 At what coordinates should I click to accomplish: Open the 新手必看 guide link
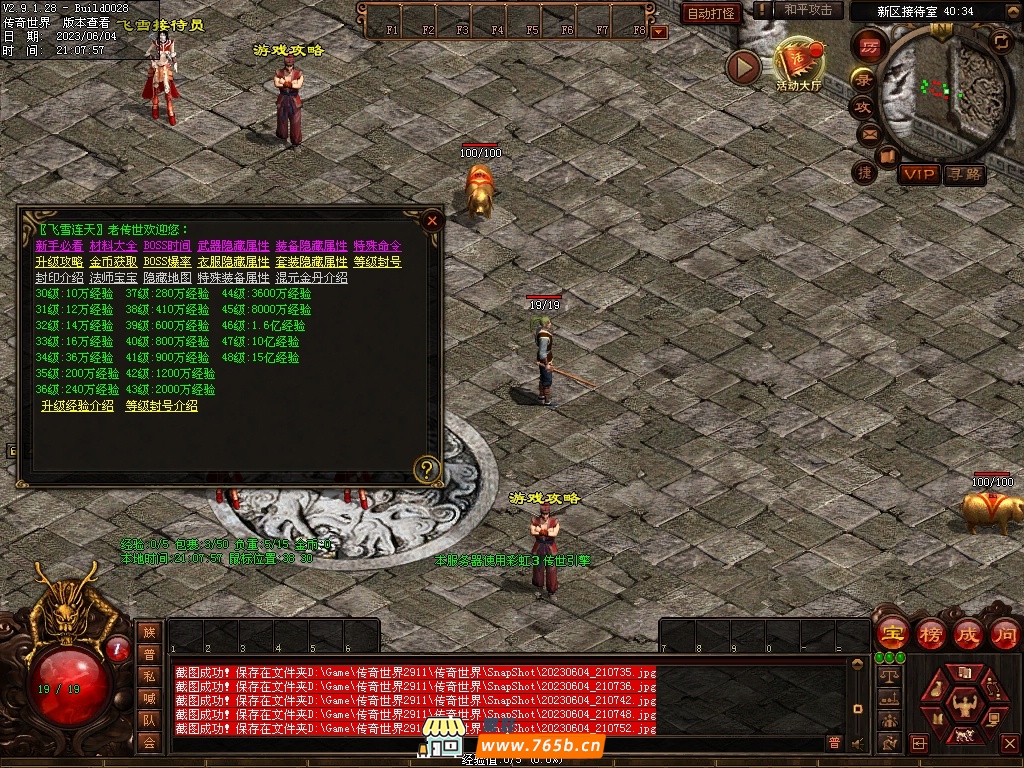pos(59,246)
